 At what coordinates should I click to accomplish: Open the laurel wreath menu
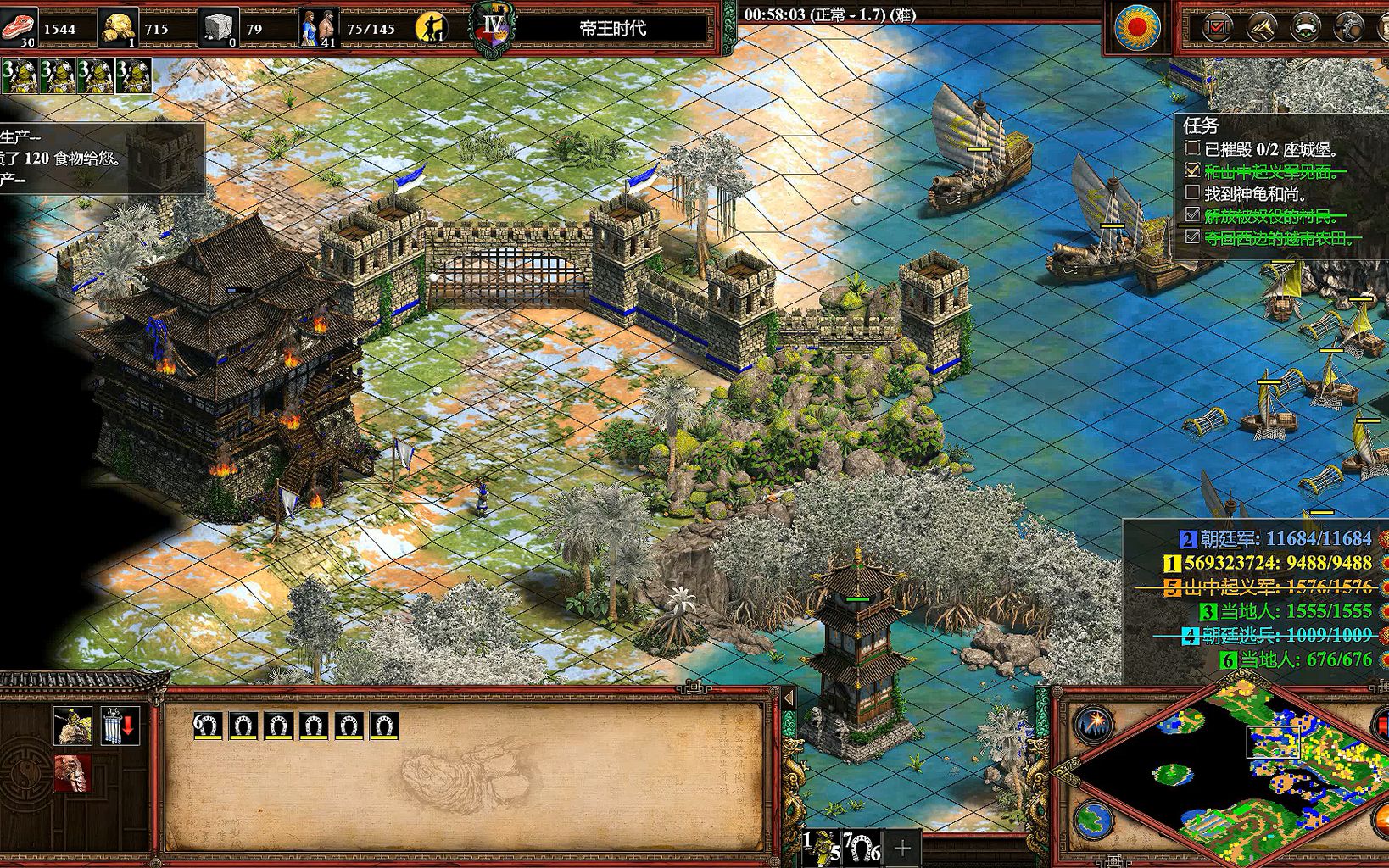pos(1305,28)
